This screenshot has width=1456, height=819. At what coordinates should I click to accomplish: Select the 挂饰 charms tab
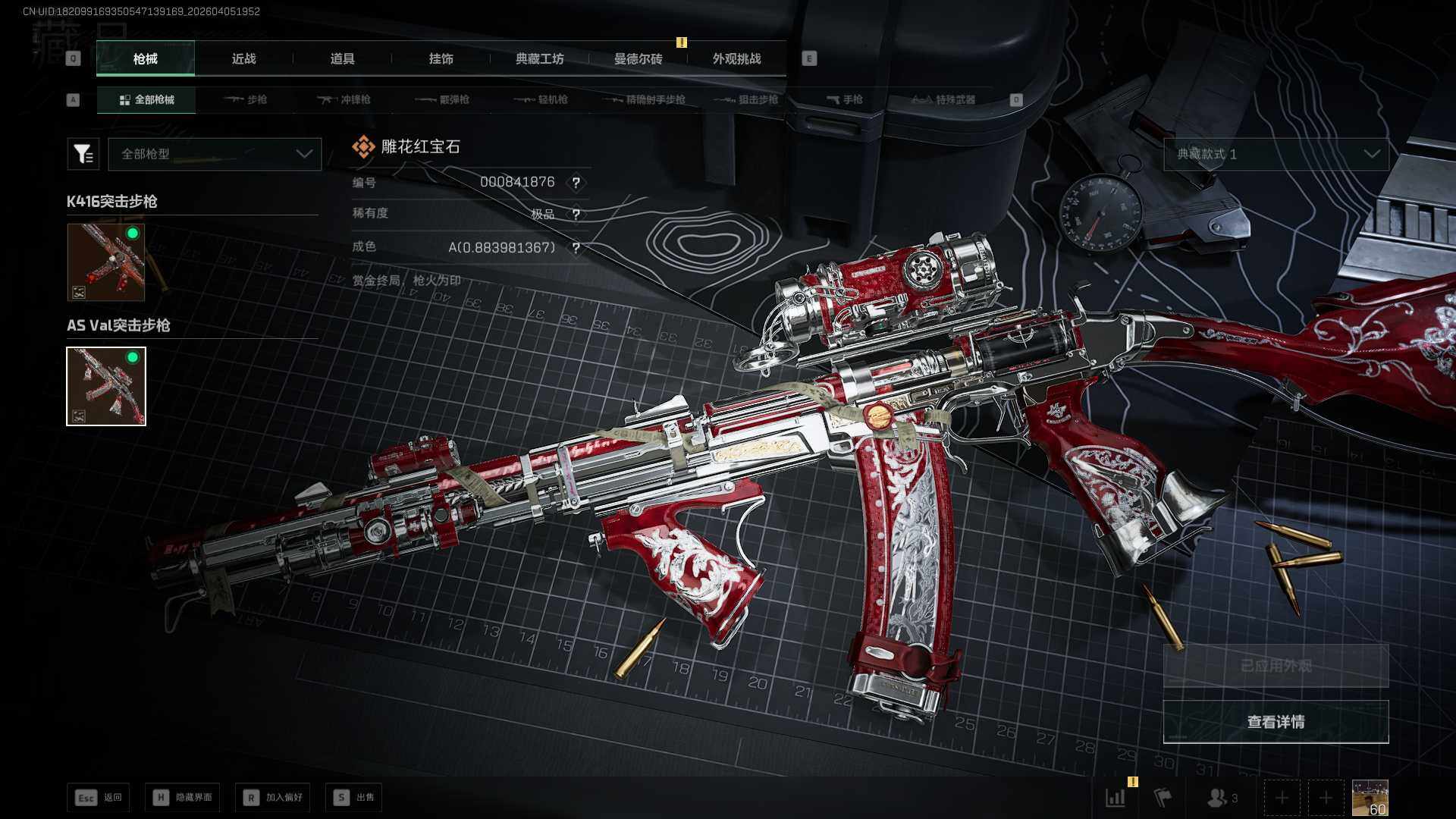441,59
